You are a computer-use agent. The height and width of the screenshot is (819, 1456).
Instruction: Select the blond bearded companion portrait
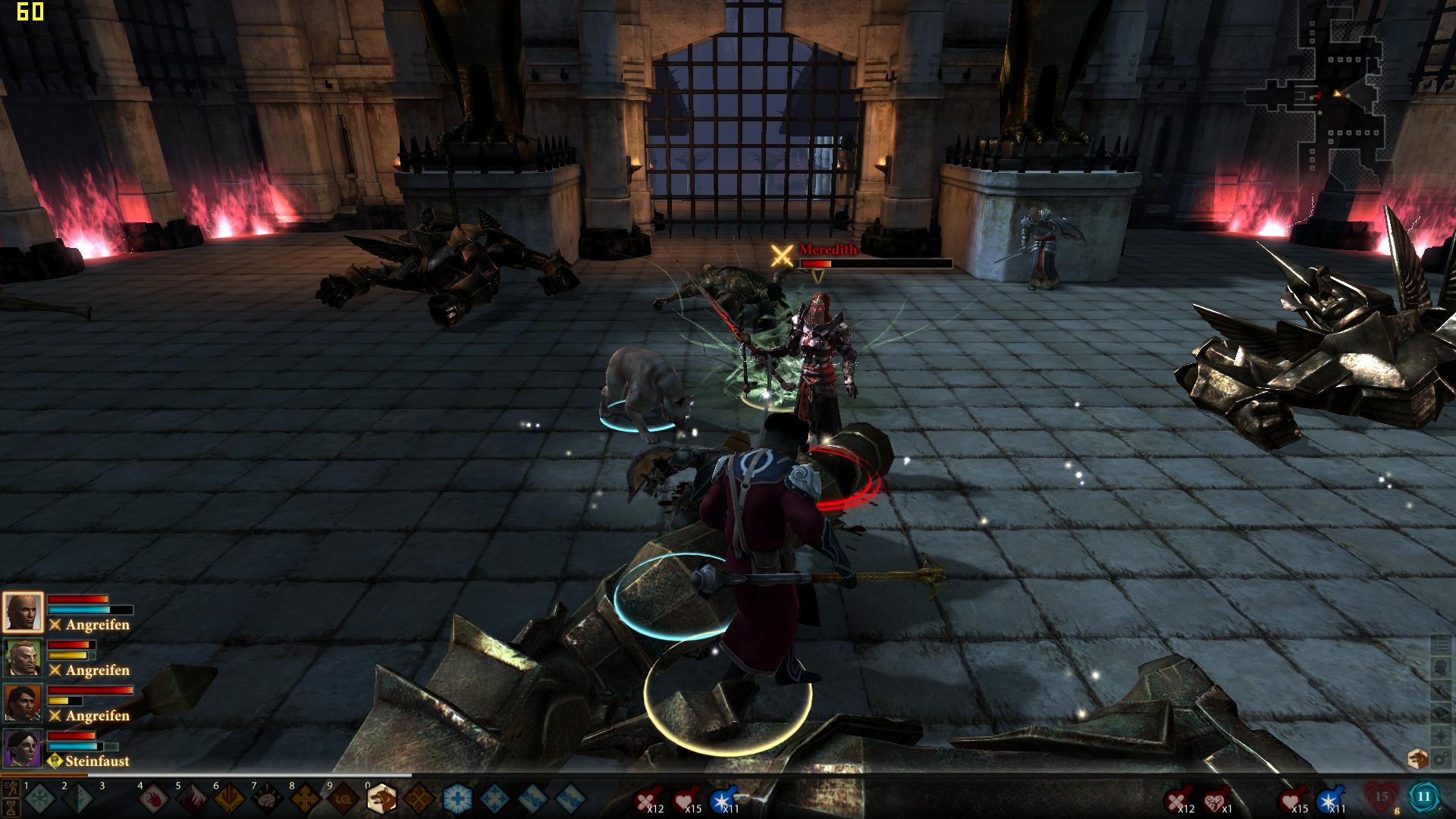(23, 657)
